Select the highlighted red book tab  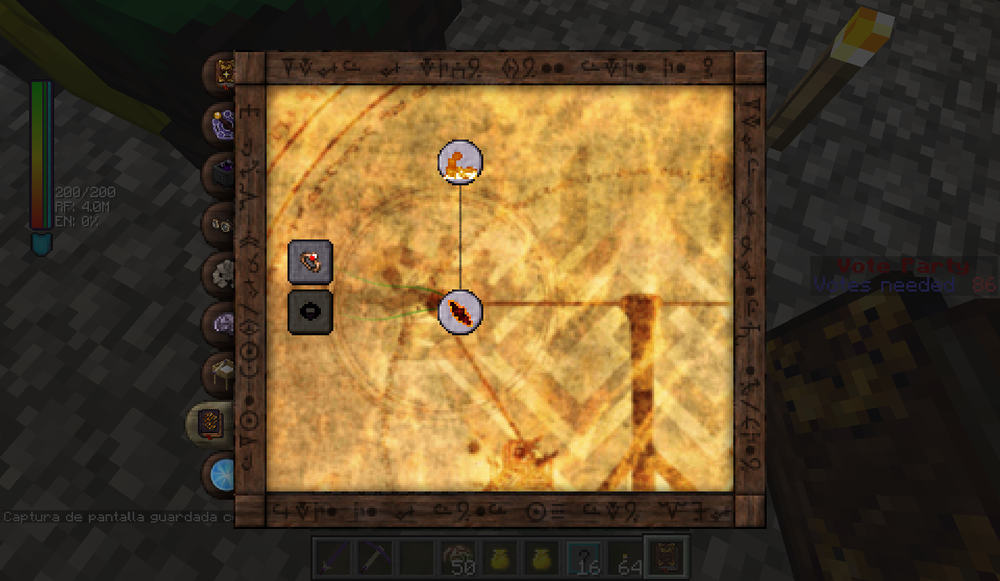coord(210,424)
